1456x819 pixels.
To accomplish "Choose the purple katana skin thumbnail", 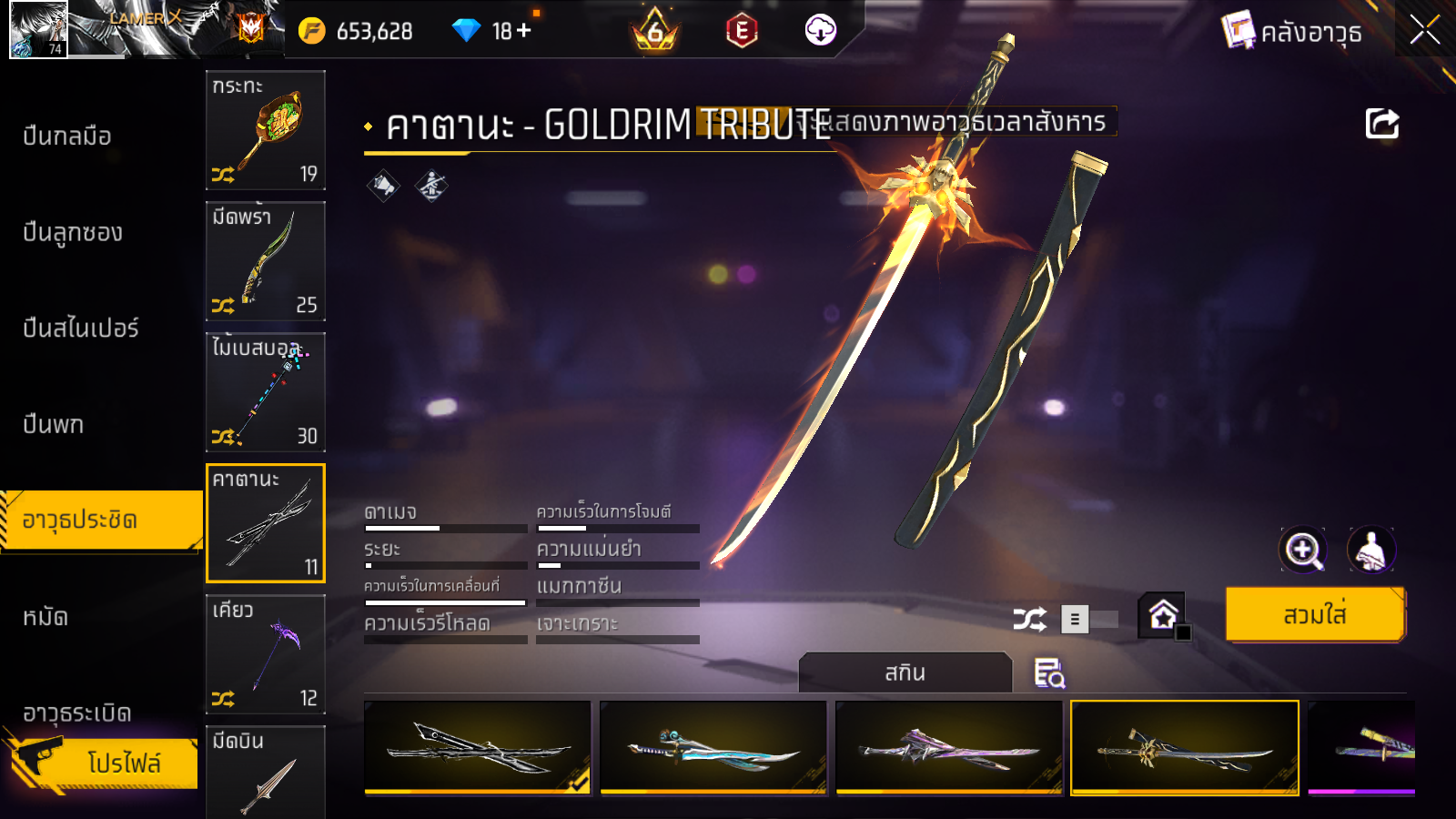I will coord(948,747).
